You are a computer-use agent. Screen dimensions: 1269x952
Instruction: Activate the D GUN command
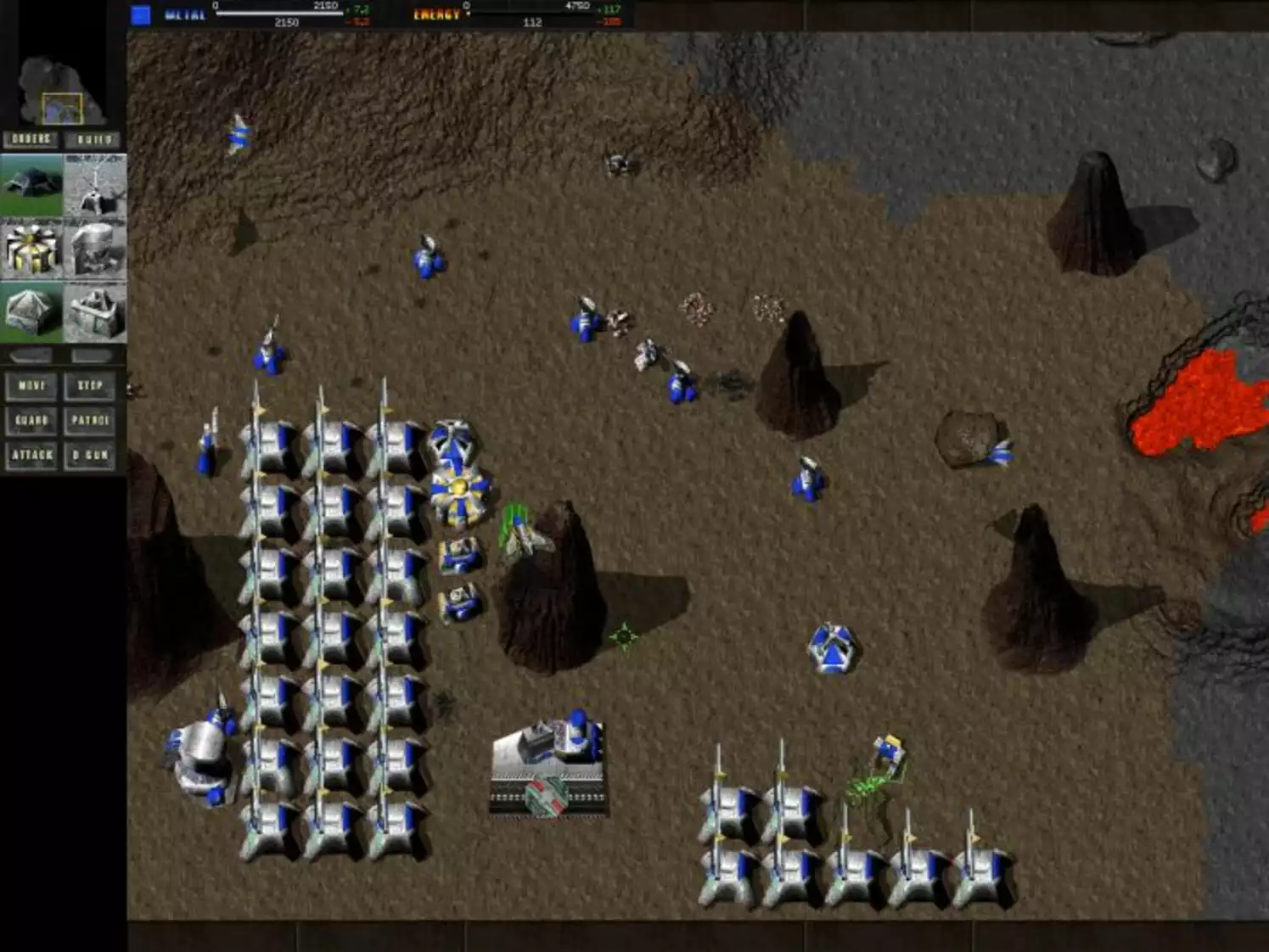coord(90,456)
